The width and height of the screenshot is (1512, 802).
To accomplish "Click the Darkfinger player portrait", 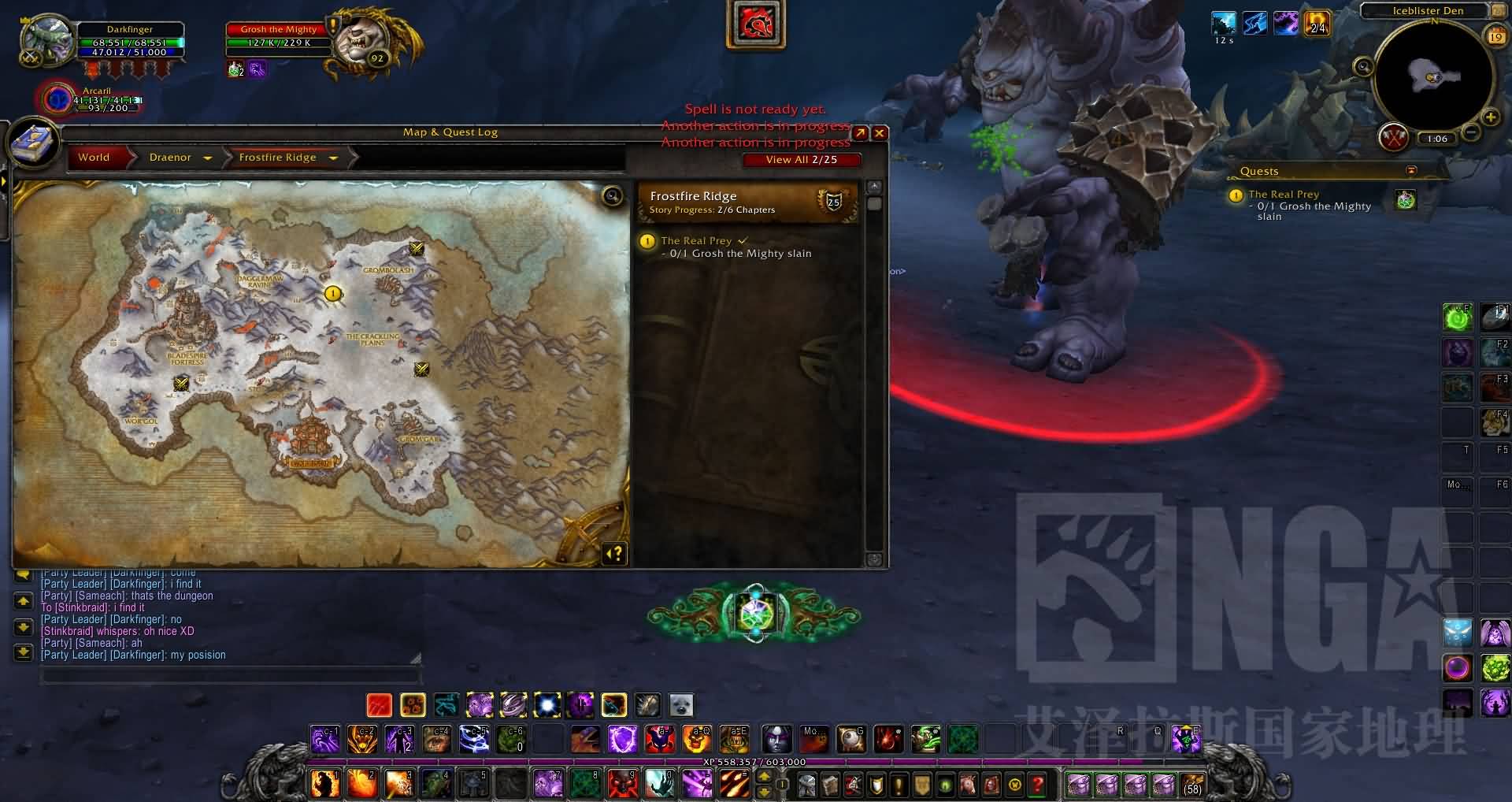I will [x=46, y=39].
